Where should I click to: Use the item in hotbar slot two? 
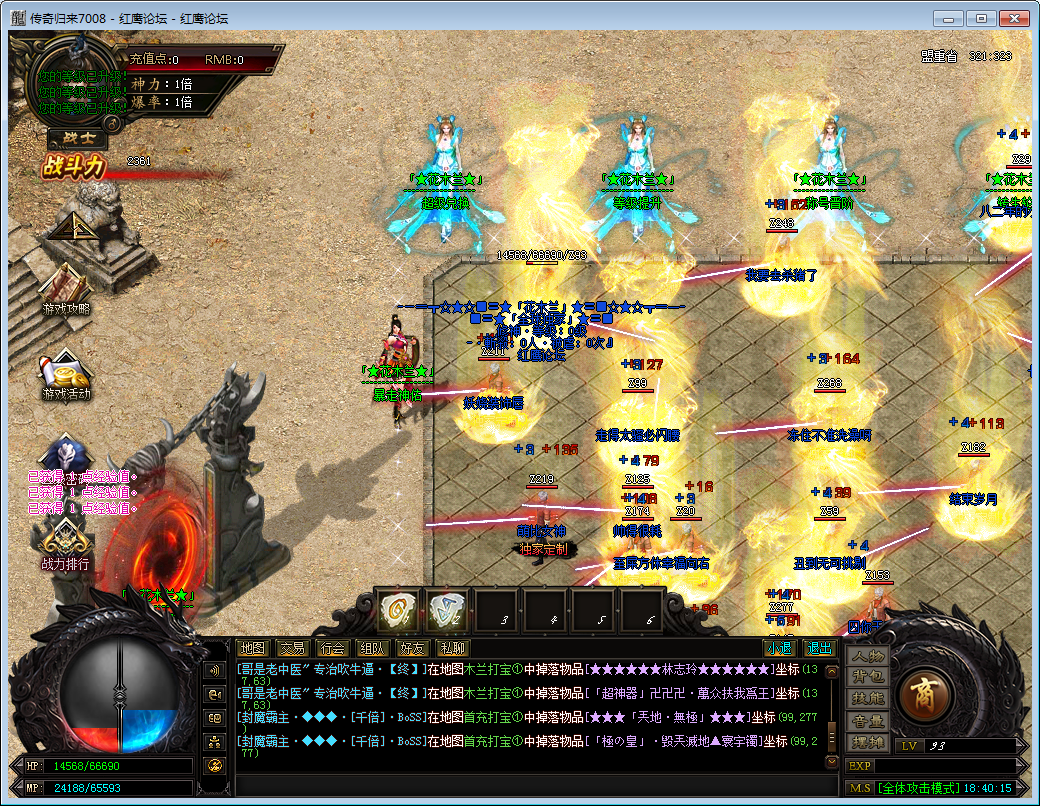tap(448, 609)
